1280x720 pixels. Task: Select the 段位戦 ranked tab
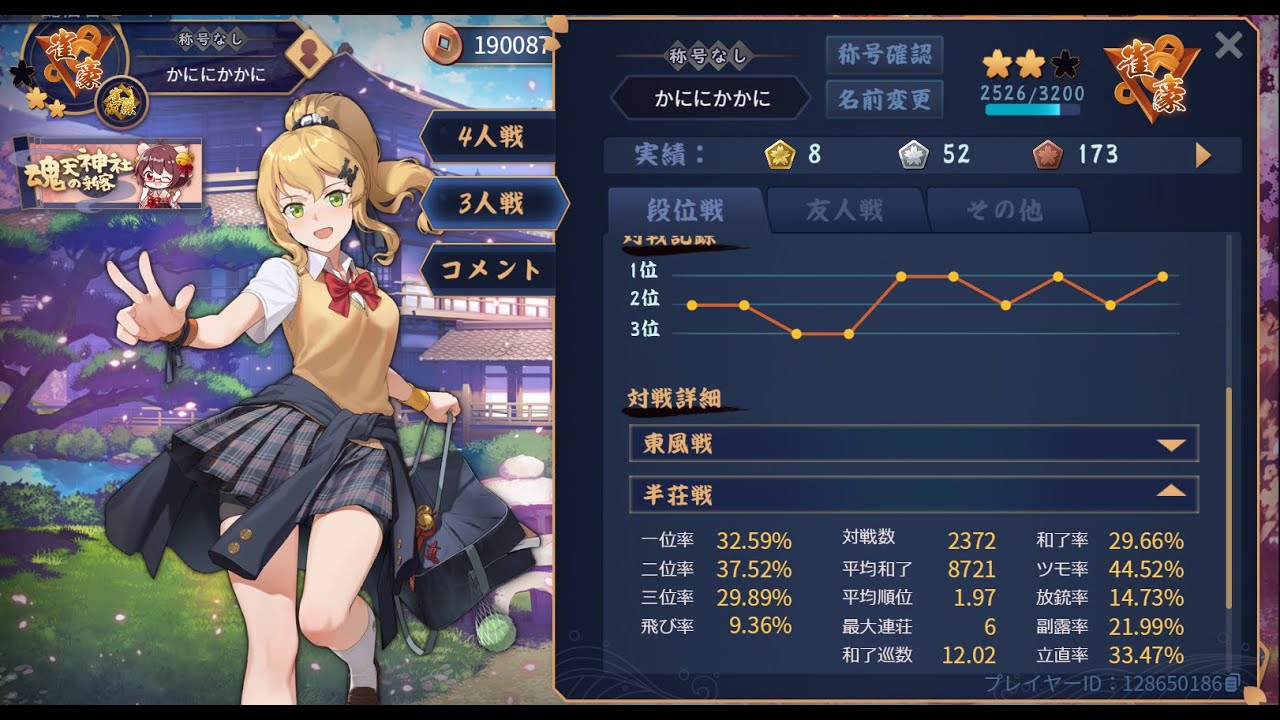point(685,210)
